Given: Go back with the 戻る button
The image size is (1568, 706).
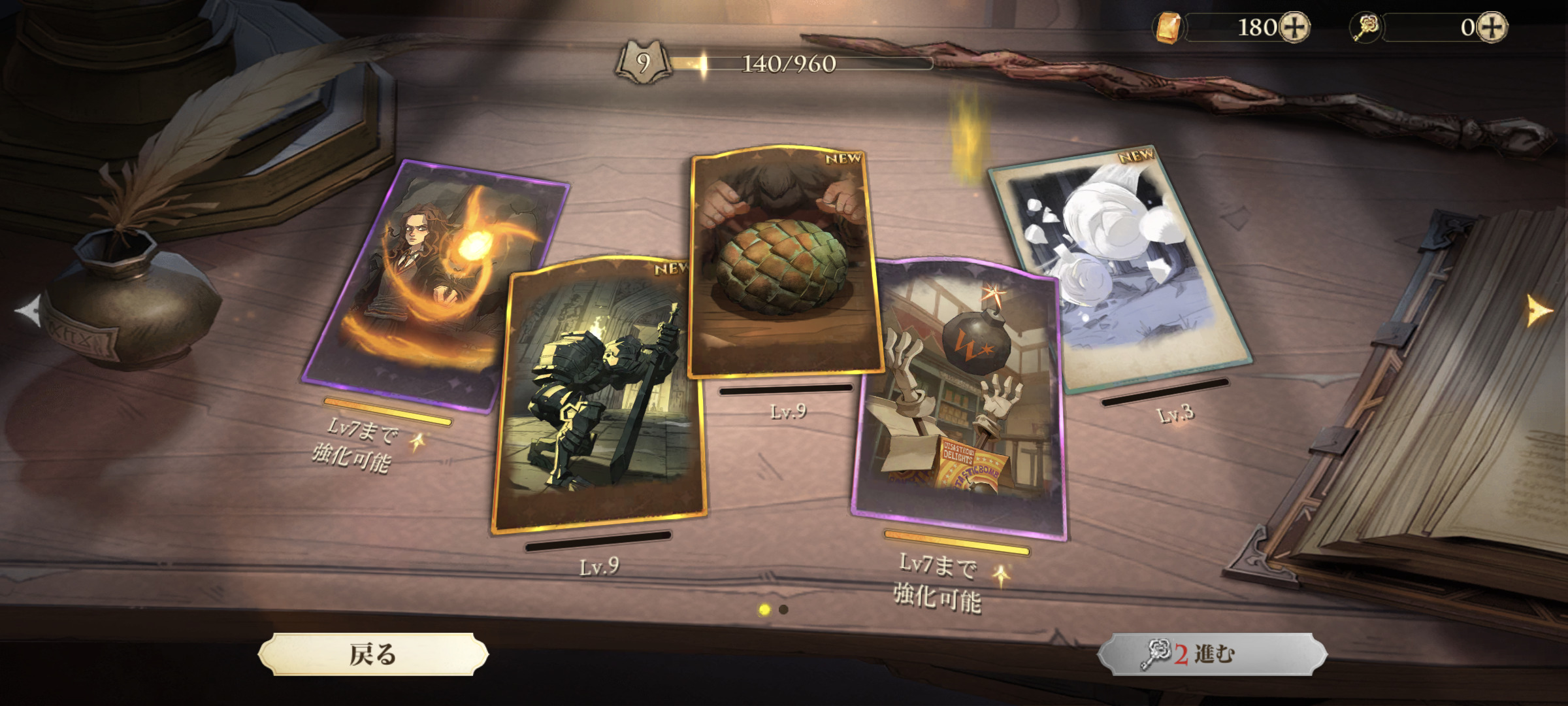Looking at the screenshot, I should (373, 654).
